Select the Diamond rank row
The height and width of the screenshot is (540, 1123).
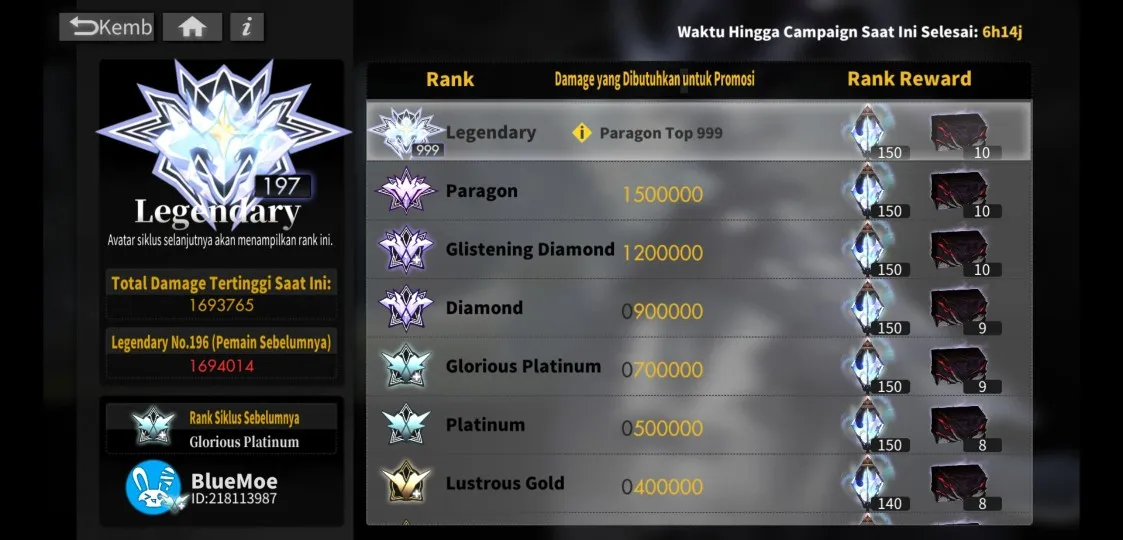698,308
